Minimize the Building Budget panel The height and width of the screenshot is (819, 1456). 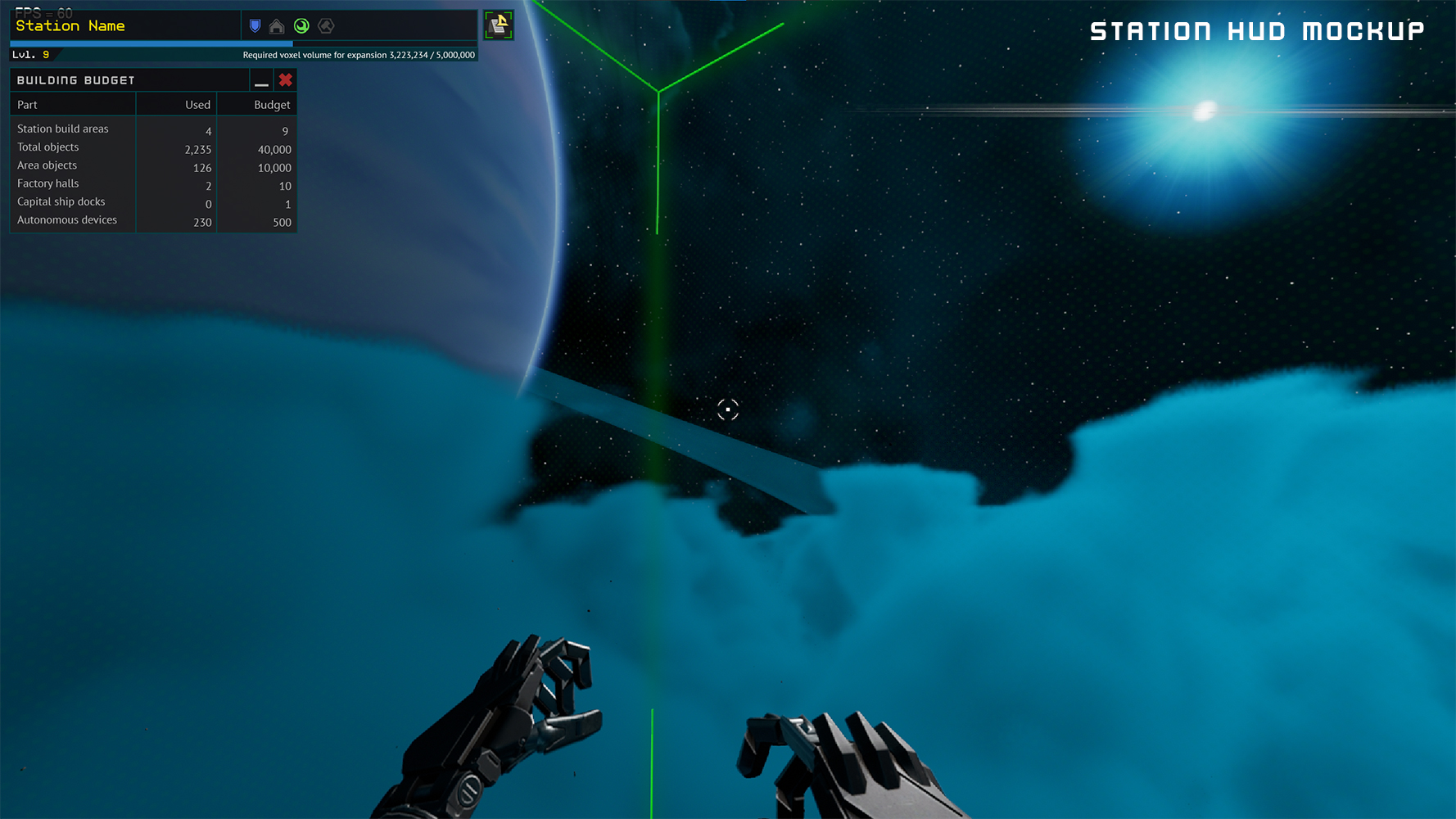(261, 80)
